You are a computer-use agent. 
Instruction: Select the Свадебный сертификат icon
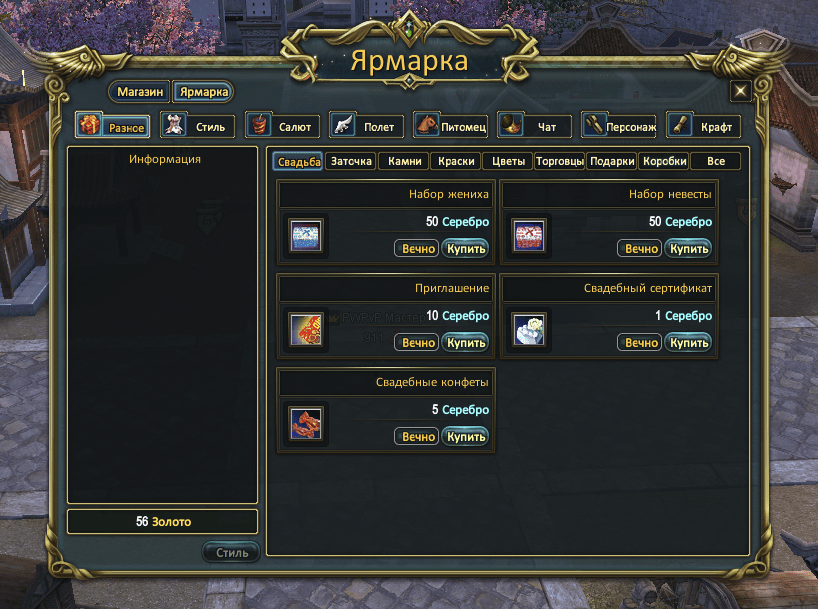527,328
